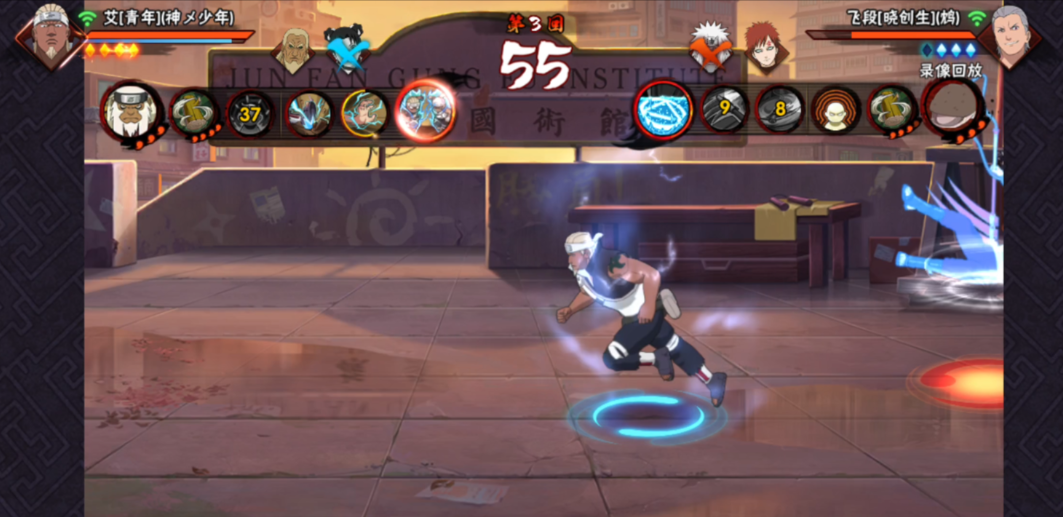Viewport: 1063px width, 517px height.
Task: Select the orange spiral figure skill icon
Action: click(835, 109)
